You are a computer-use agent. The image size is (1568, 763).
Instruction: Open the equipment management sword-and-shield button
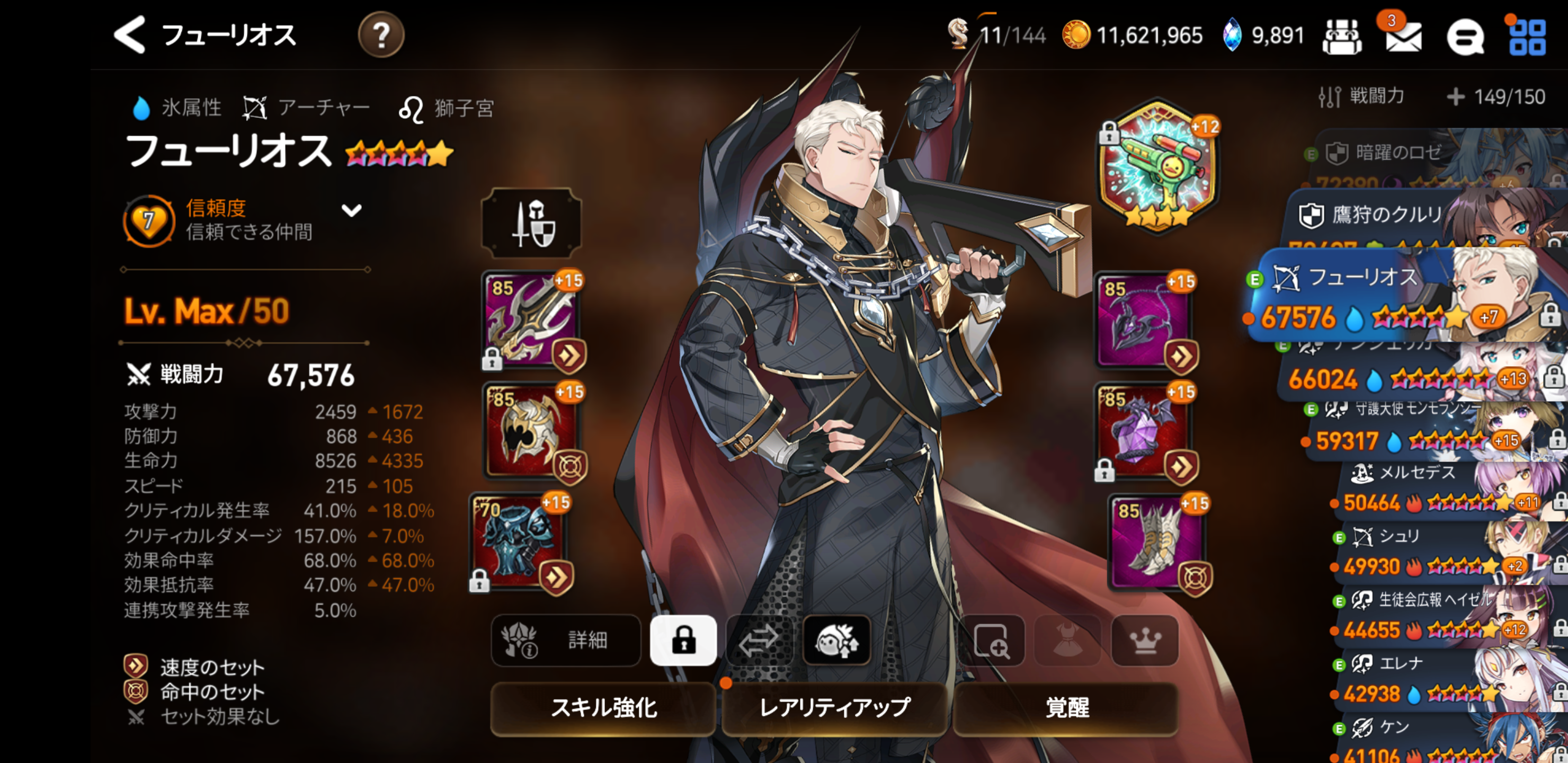point(531,224)
